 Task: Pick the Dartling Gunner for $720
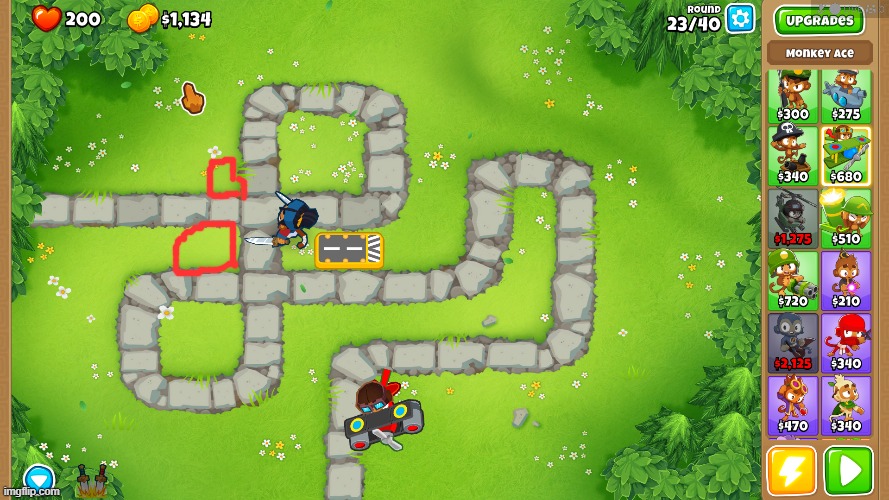(x=793, y=279)
